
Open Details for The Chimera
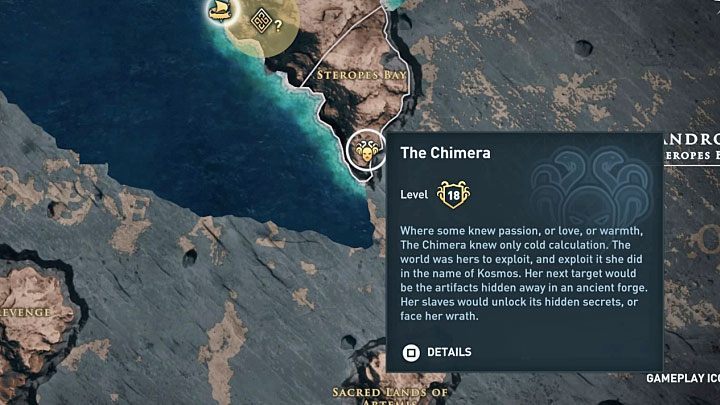(x=436, y=352)
